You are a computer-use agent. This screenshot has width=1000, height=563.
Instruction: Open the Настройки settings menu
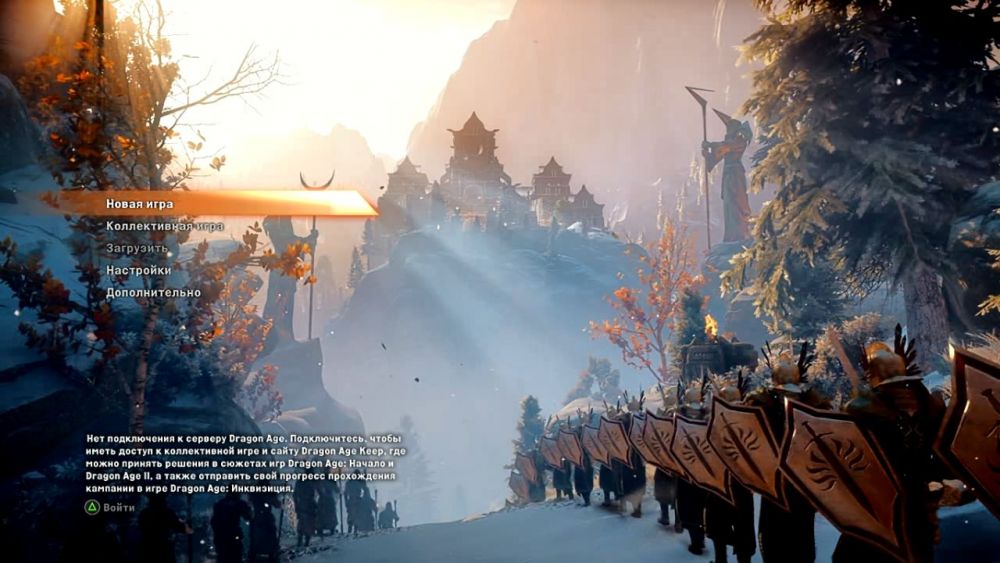[x=139, y=270]
